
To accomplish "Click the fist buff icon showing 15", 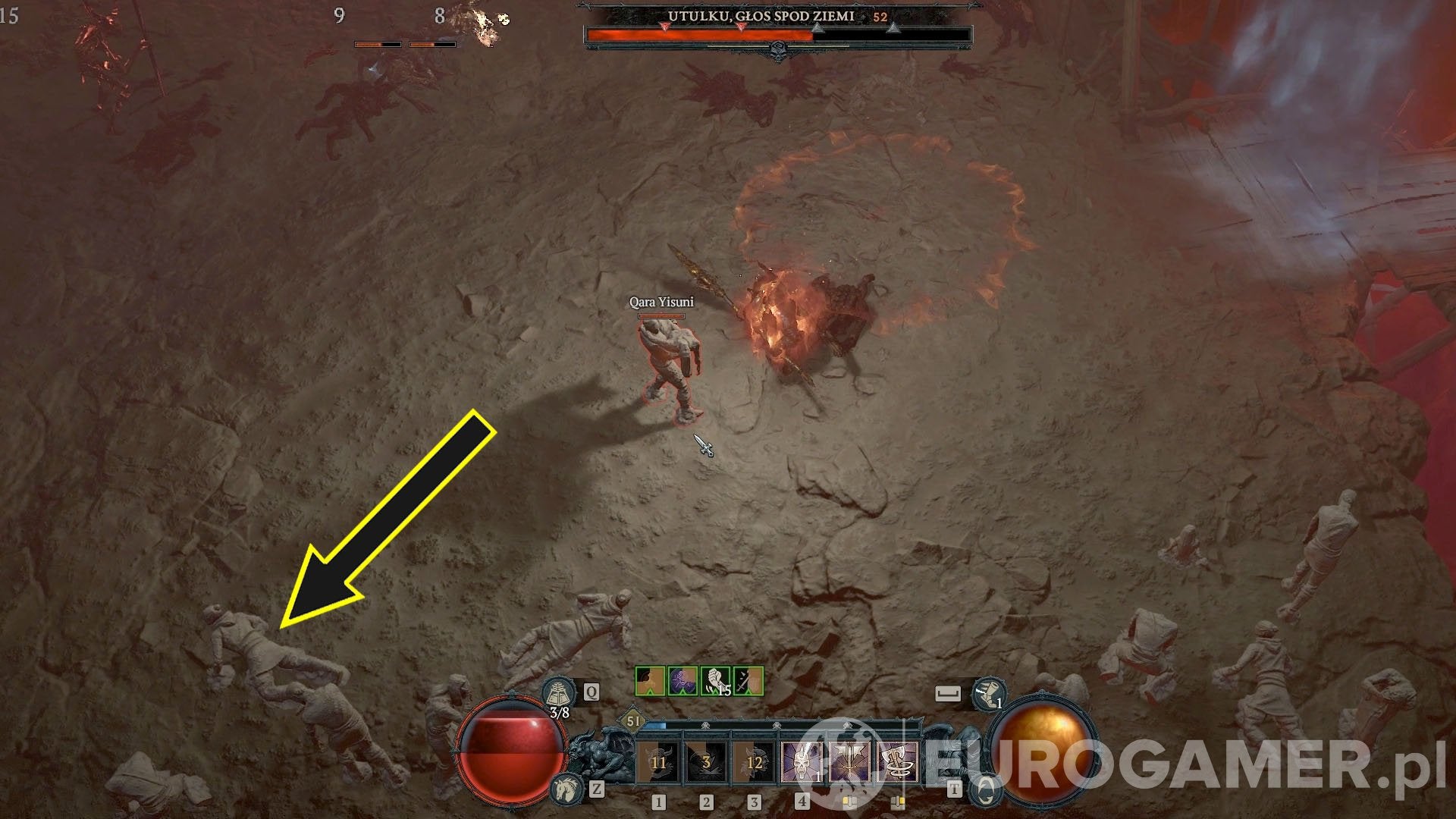I will (x=716, y=681).
